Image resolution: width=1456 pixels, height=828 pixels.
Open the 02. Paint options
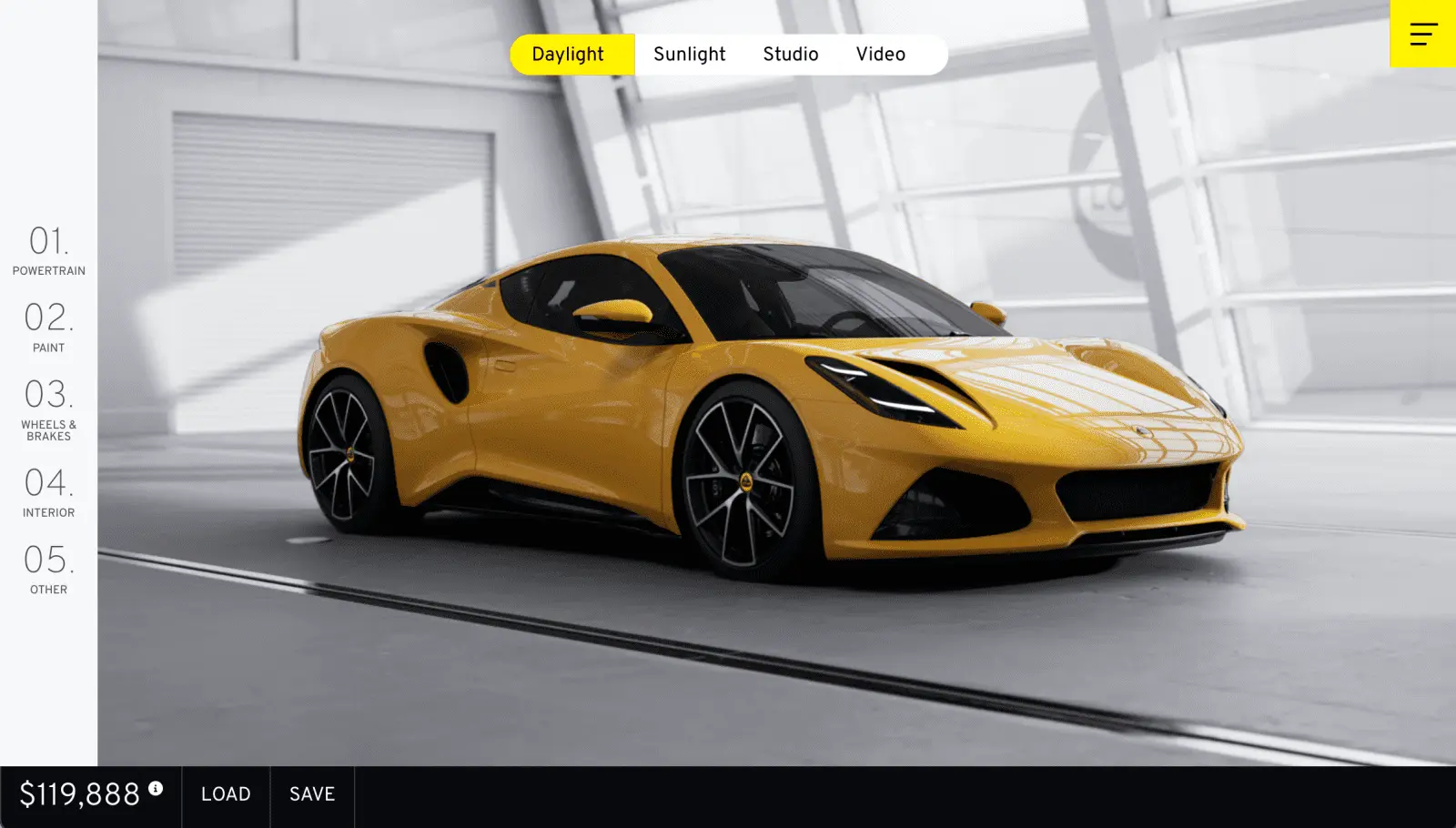[x=49, y=327]
